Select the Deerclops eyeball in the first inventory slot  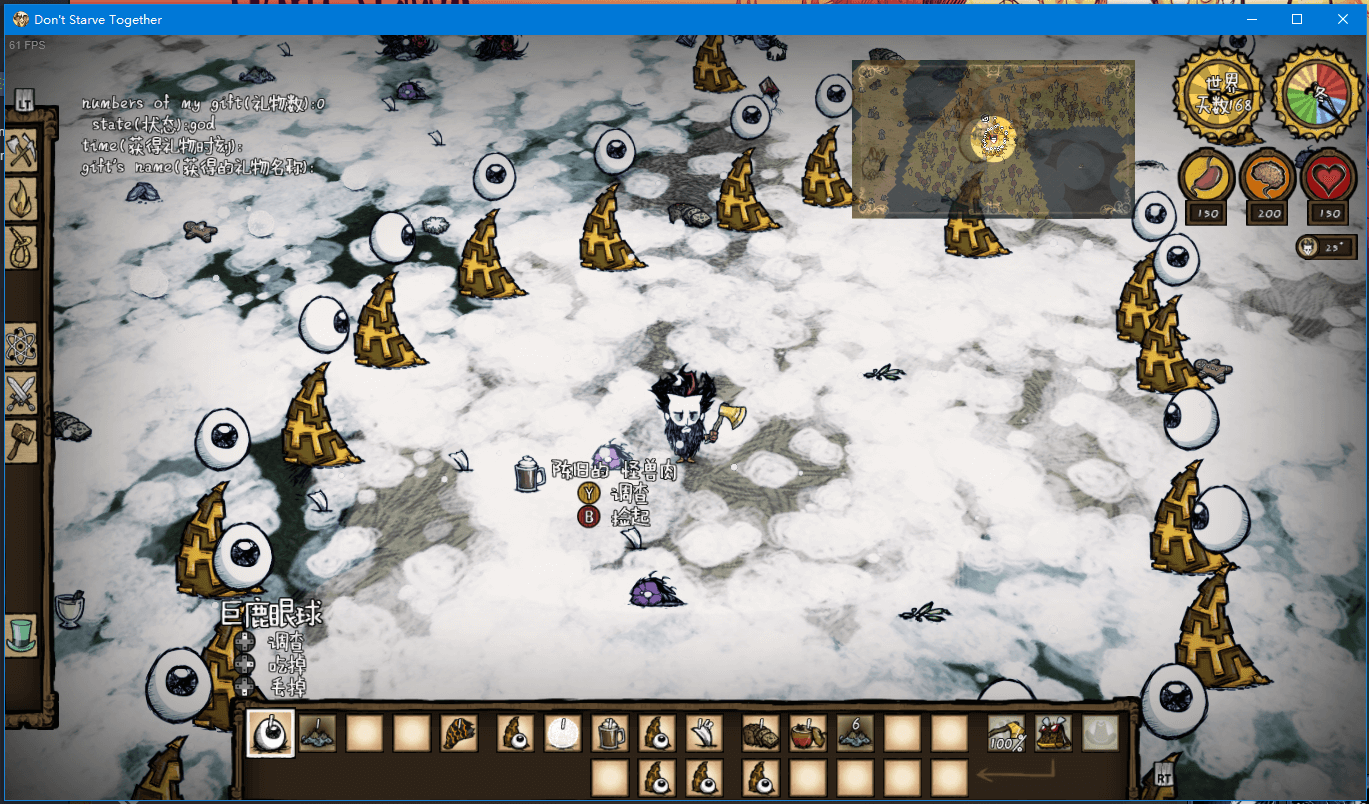[270, 733]
